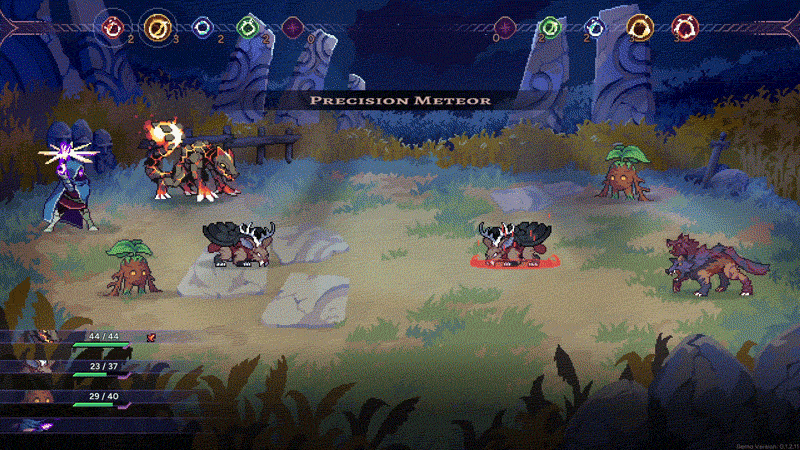Click the sword status icon beside 44/44
800x450 pixels.
point(152,338)
